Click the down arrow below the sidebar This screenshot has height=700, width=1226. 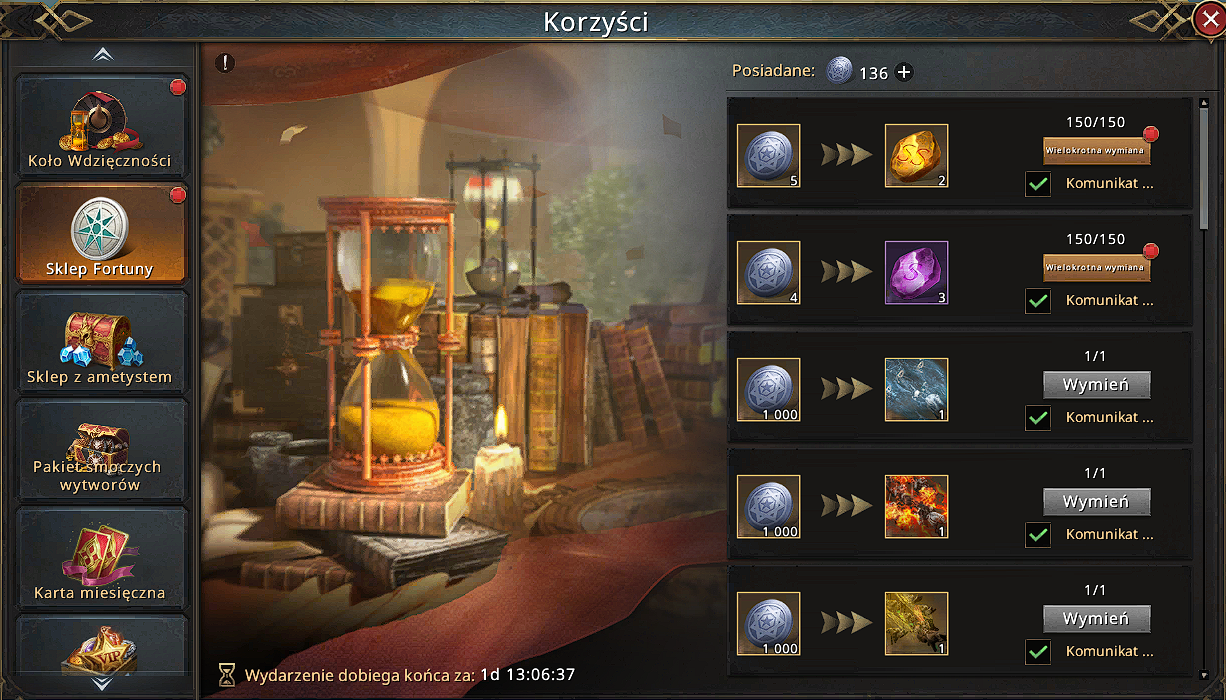click(x=102, y=684)
